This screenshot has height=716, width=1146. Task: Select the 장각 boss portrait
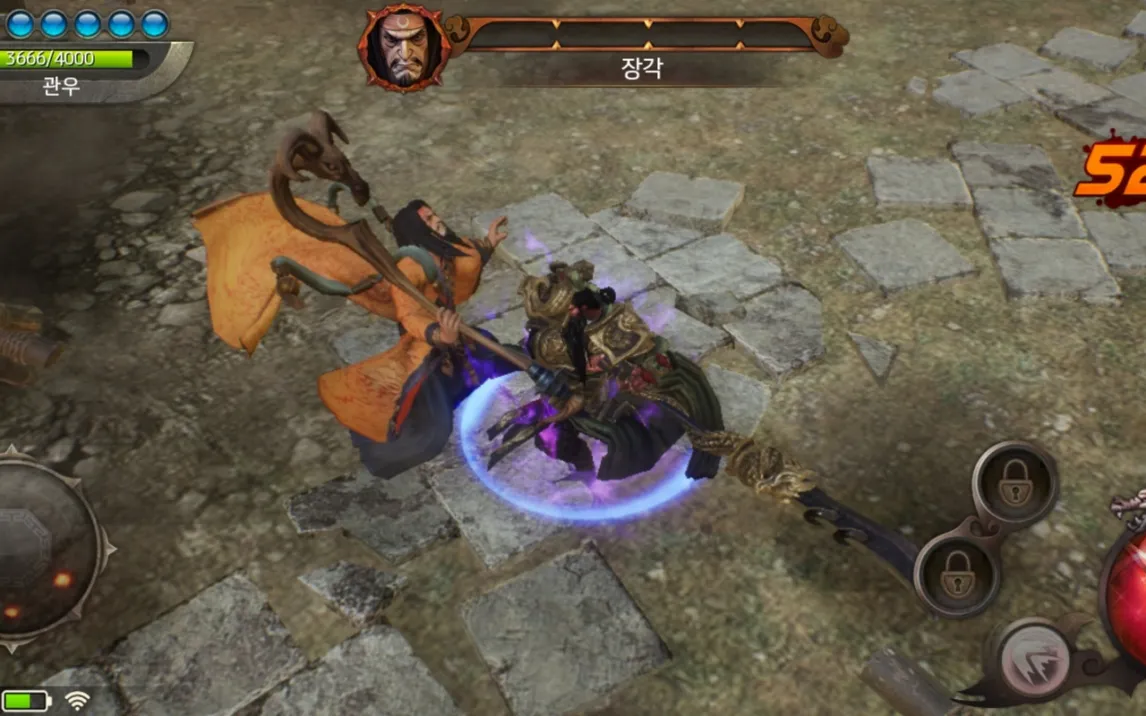click(403, 47)
